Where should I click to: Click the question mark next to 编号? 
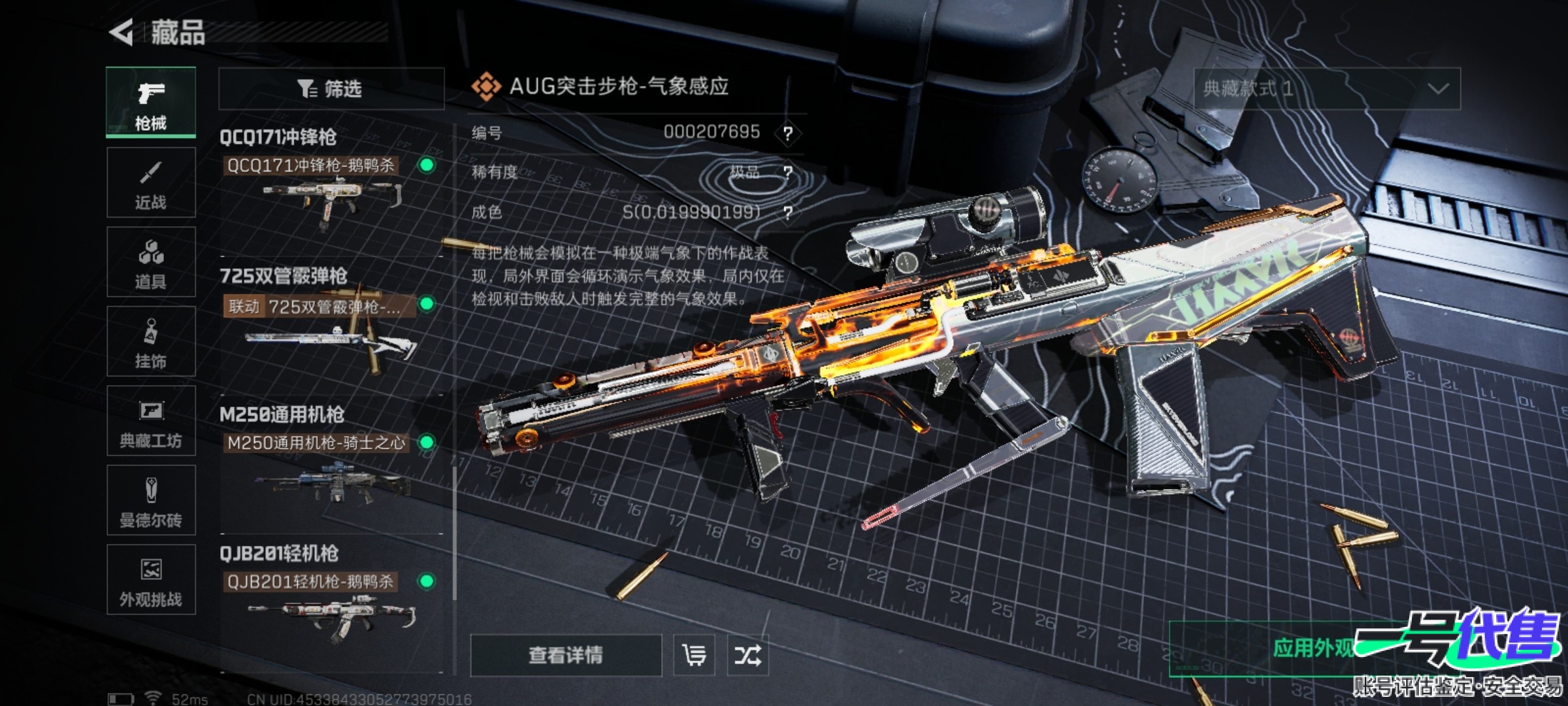788,133
